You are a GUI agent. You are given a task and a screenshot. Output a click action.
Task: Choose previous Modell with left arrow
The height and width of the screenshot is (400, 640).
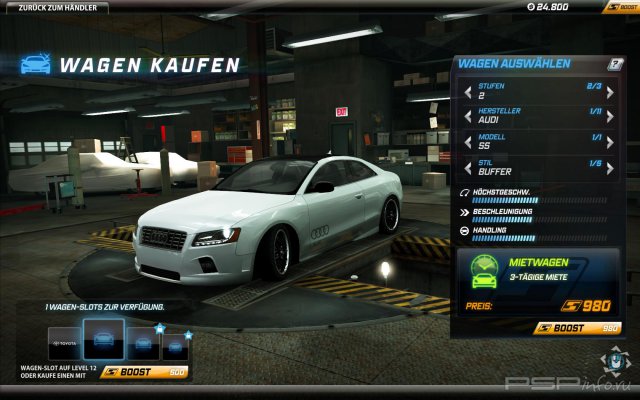click(468, 141)
